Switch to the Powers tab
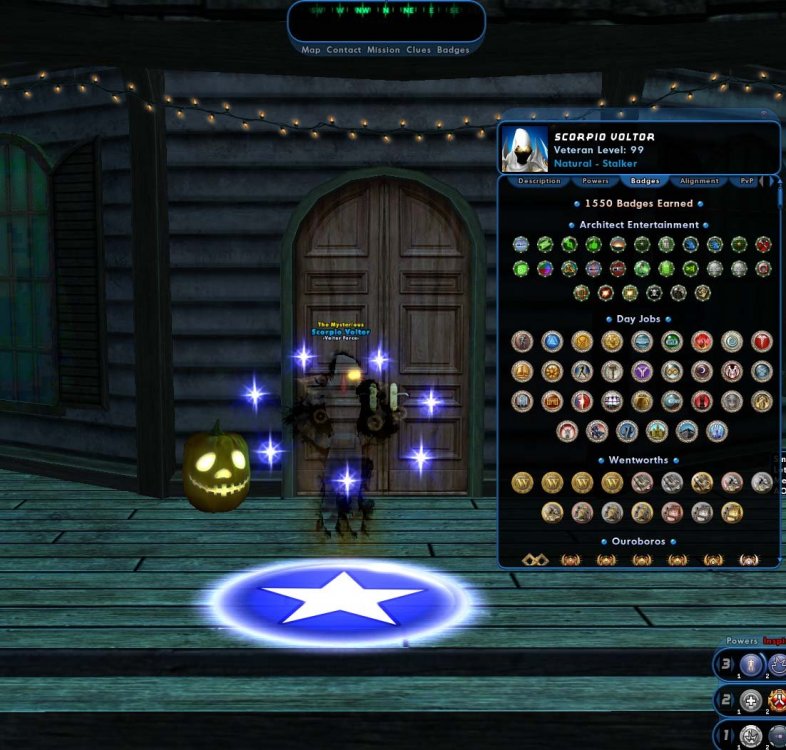786x750 pixels. click(595, 181)
